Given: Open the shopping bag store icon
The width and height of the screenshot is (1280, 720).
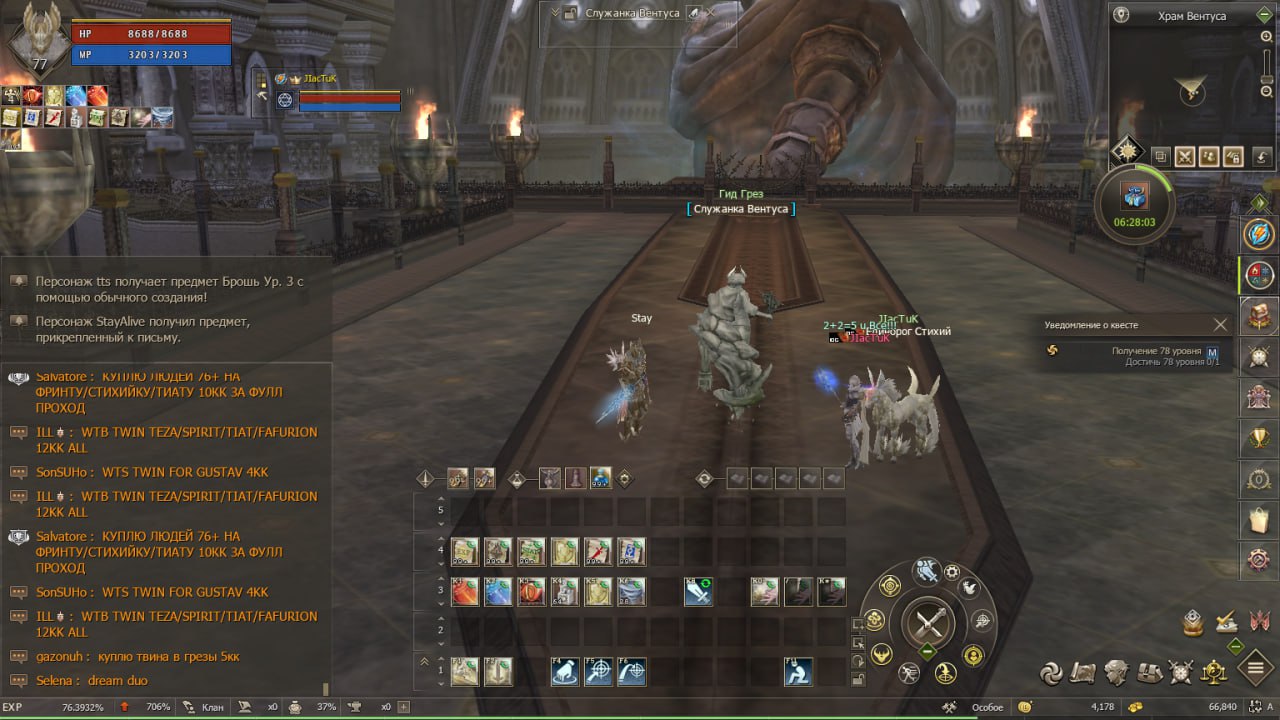Looking at the screenshot, I should click(1259, 520).
